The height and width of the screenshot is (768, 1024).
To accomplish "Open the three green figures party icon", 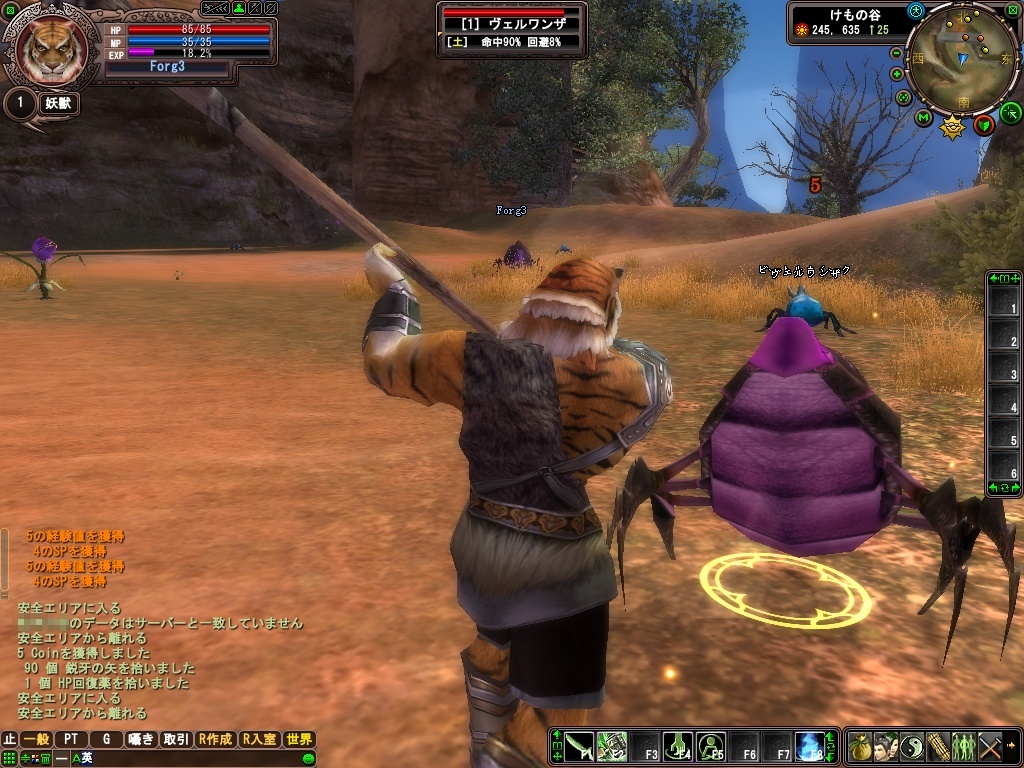I will [964, 746].
